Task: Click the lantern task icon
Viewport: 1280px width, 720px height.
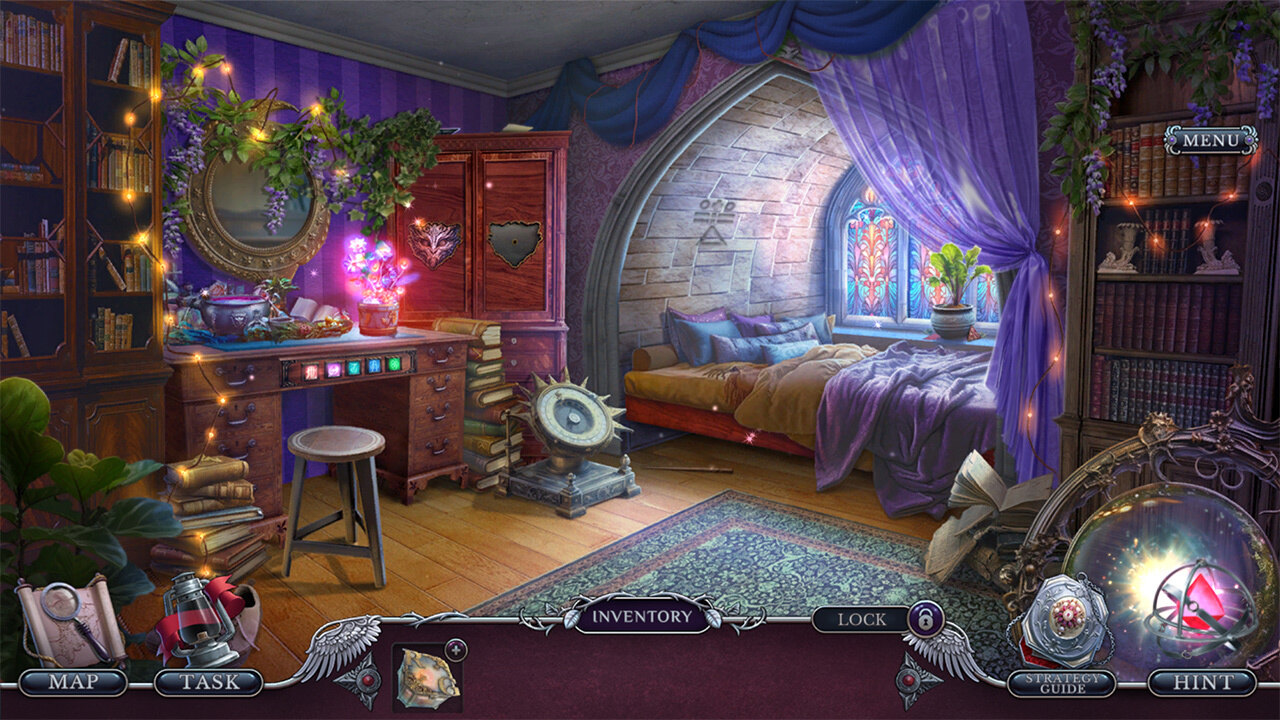Action: (200, 618)
